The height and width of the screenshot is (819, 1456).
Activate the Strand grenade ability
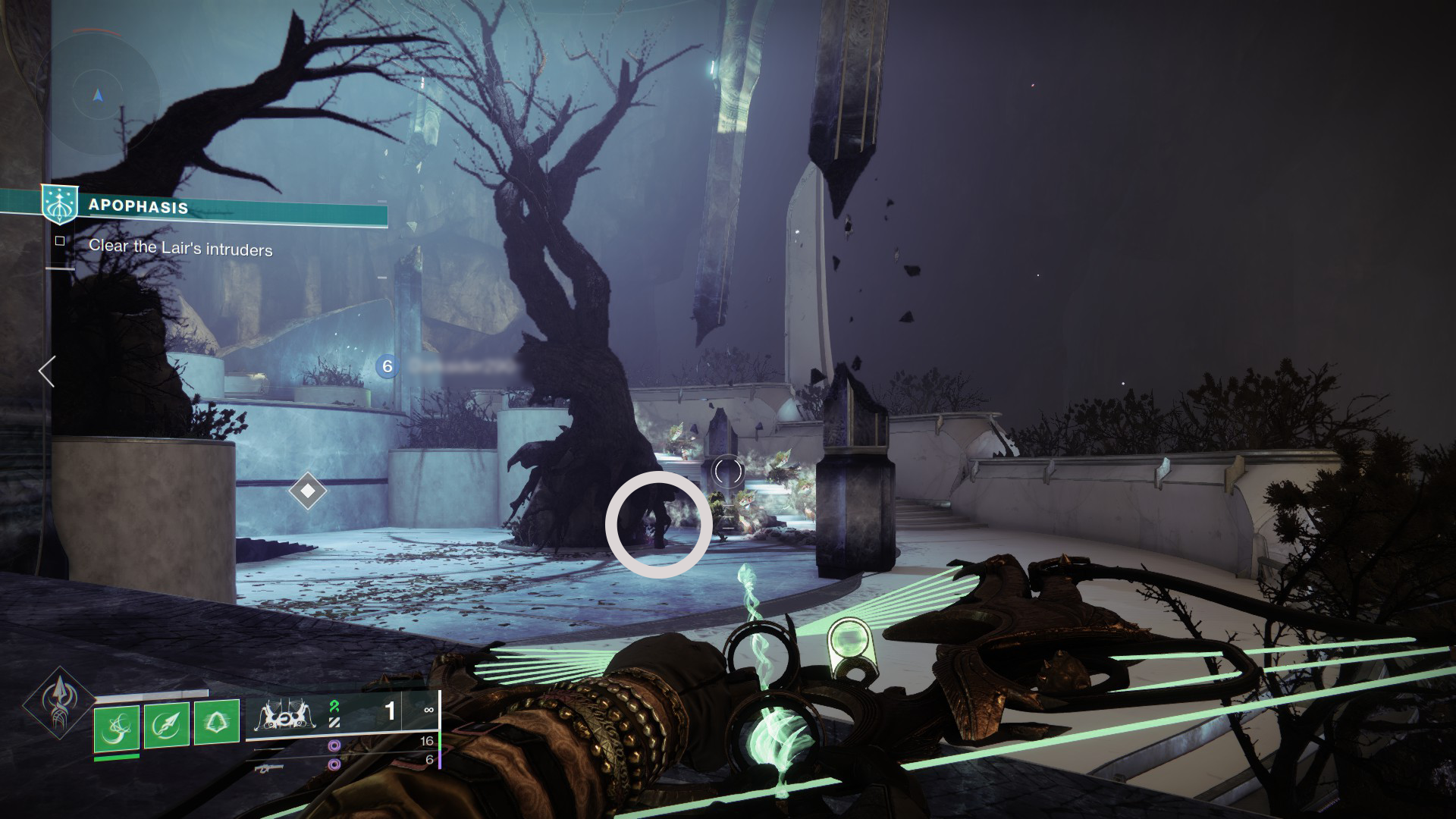pyautogui.click(x=117, y=726)
